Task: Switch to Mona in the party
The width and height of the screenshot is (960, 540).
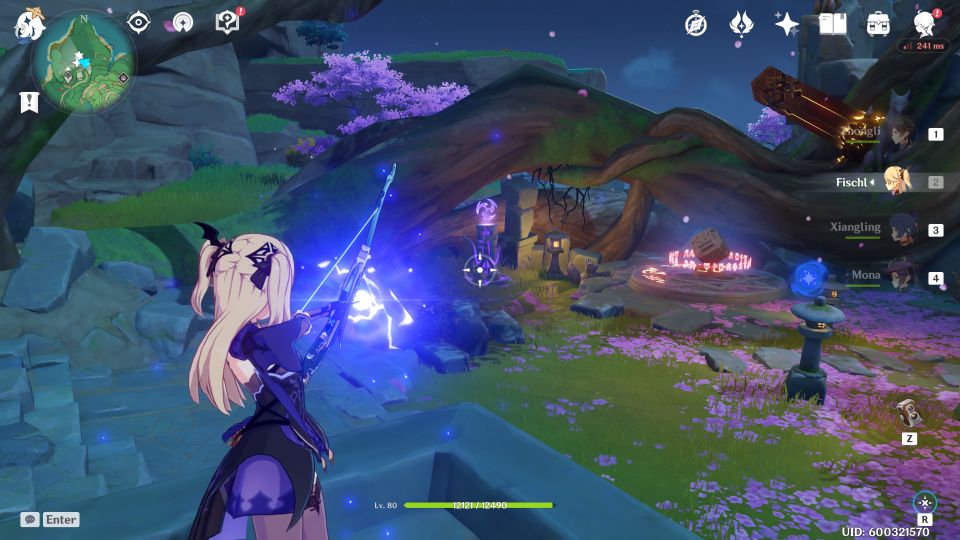Action: point(902,277)
